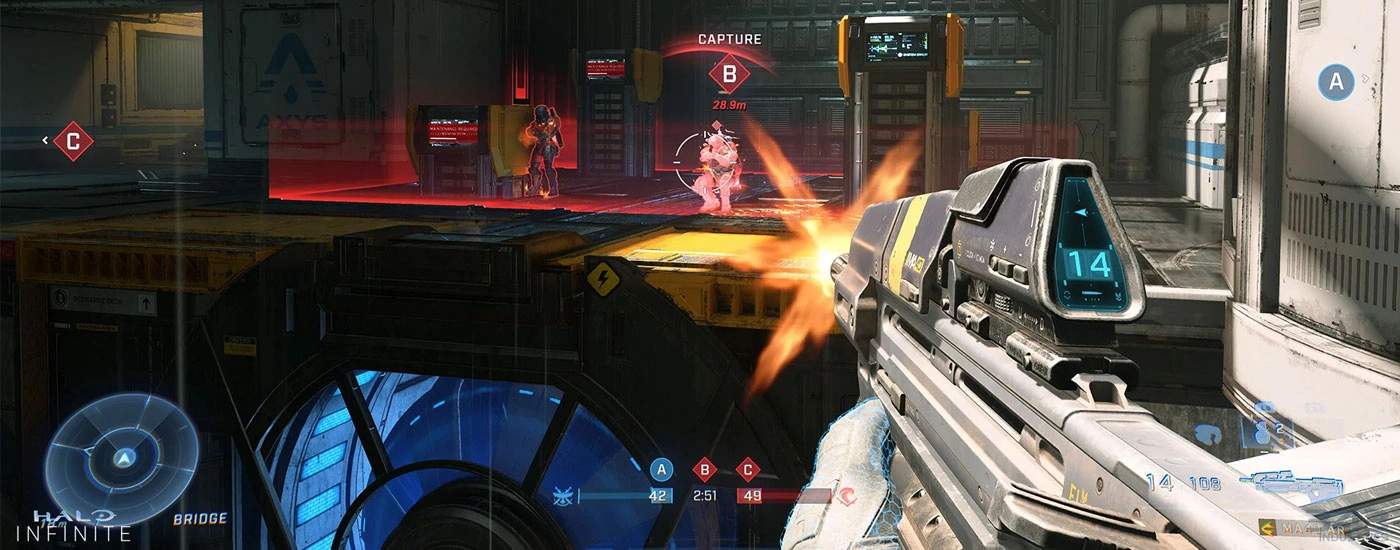
Task: Click the blue team emblem
Action: [x=563, y=495]
